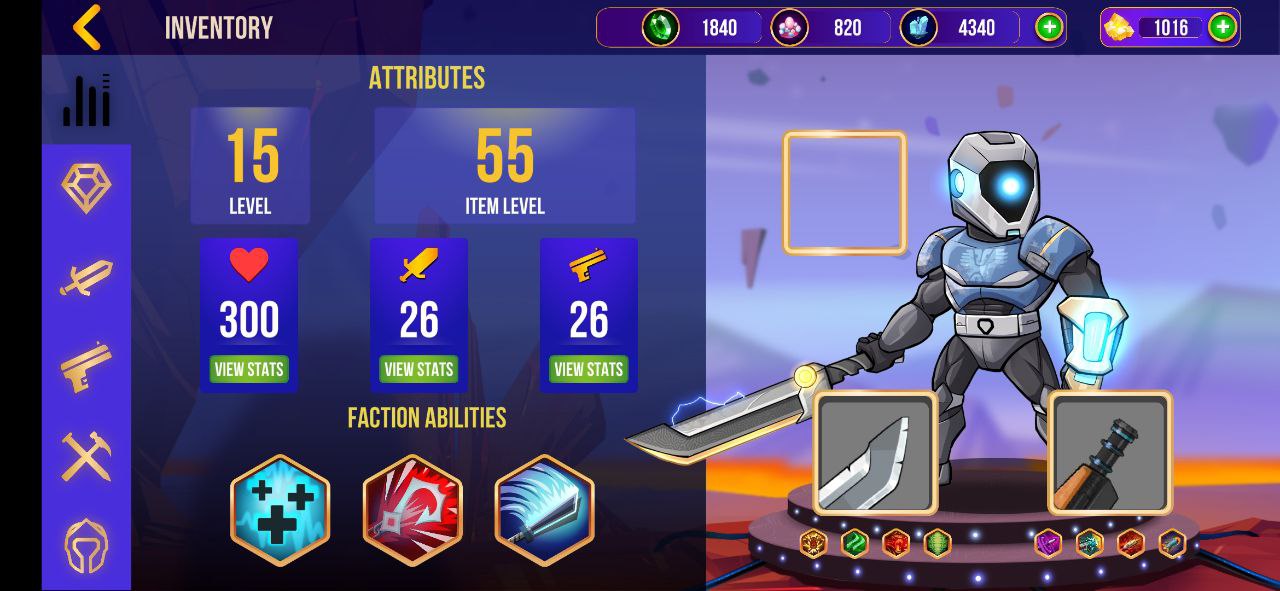
Task: View stats under the heart health card
Action: (x=249, y=369)
